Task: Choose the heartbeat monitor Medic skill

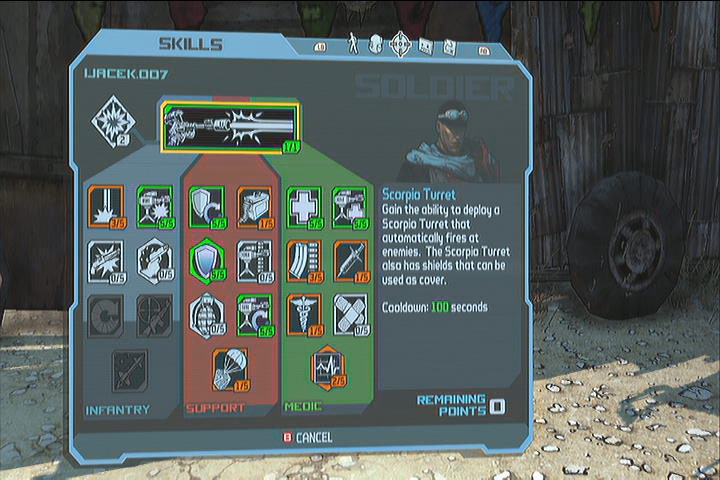Action: click(327, 366)
